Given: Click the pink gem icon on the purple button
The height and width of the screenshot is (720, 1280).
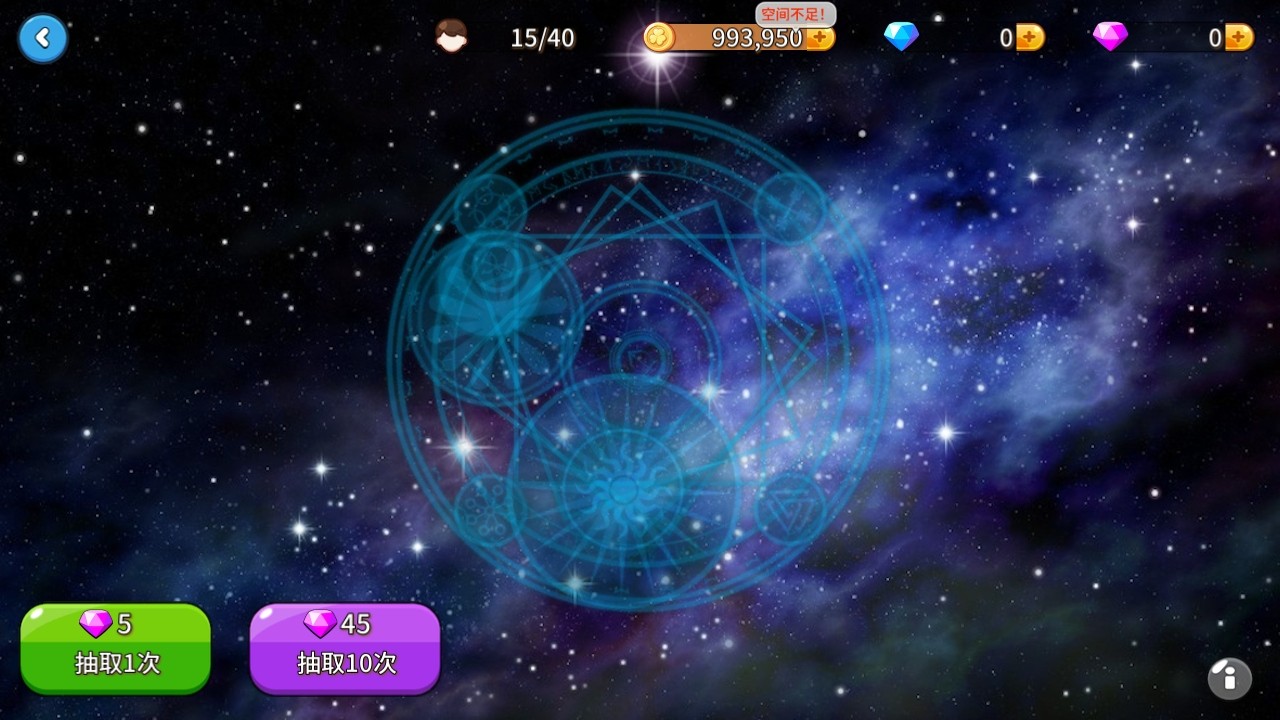Looking at the screenshot, I should [x=318, y=625].
